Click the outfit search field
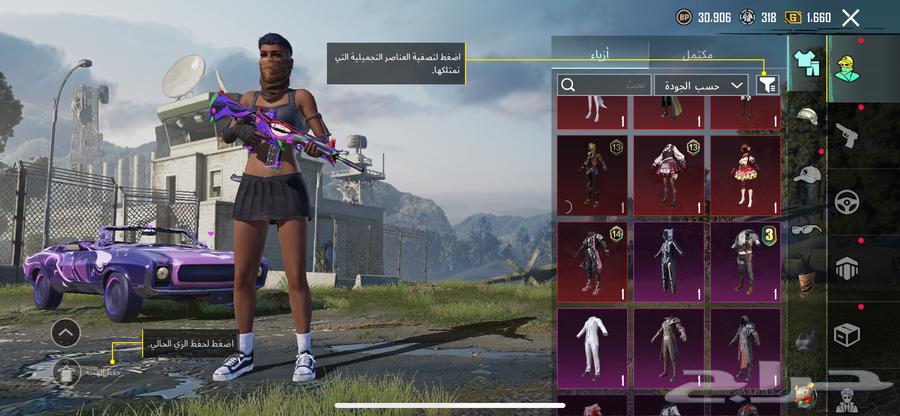900x416 pixels. click(x=605, y=85)
